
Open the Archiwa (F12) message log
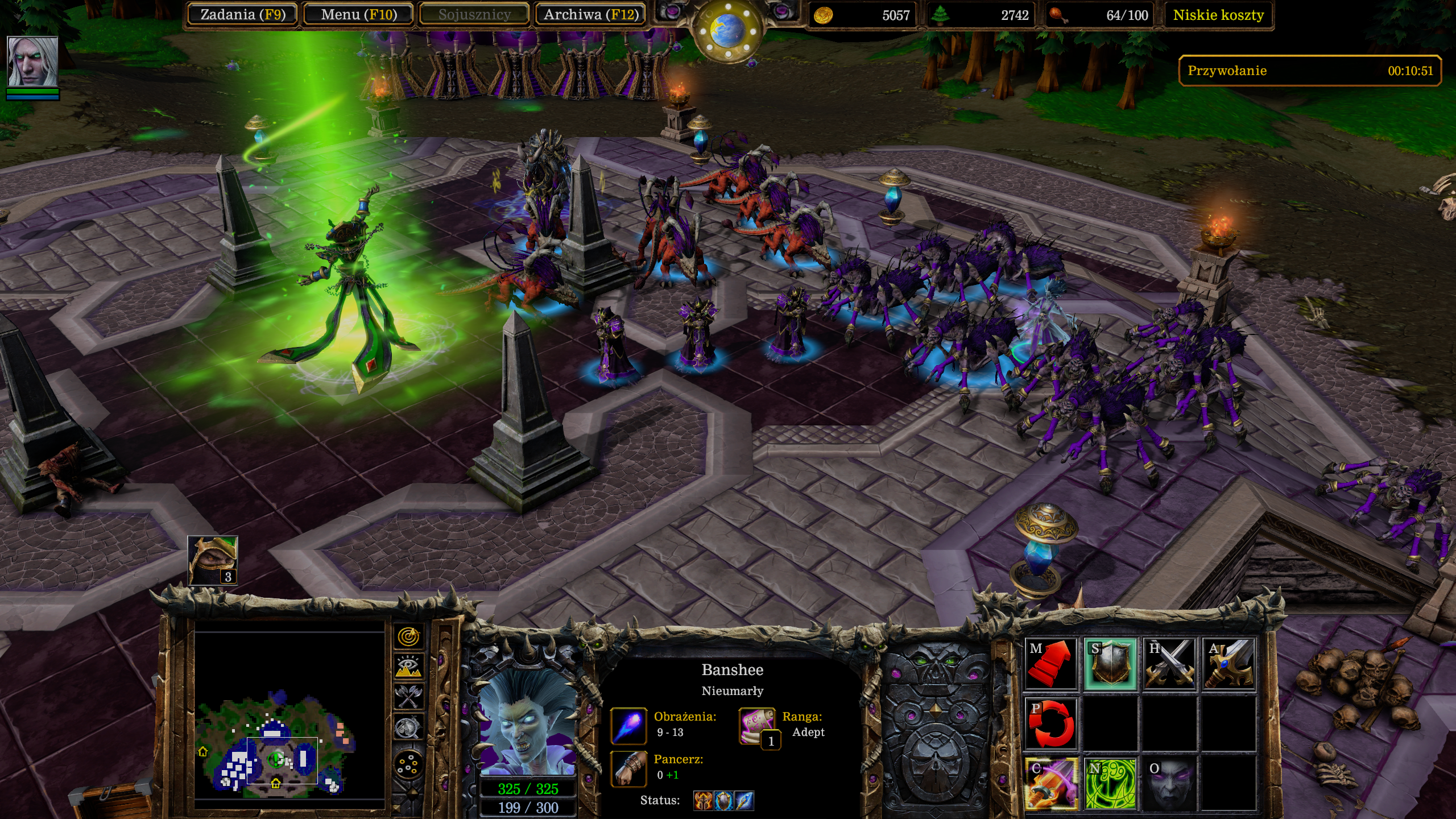tap(590, 15)
